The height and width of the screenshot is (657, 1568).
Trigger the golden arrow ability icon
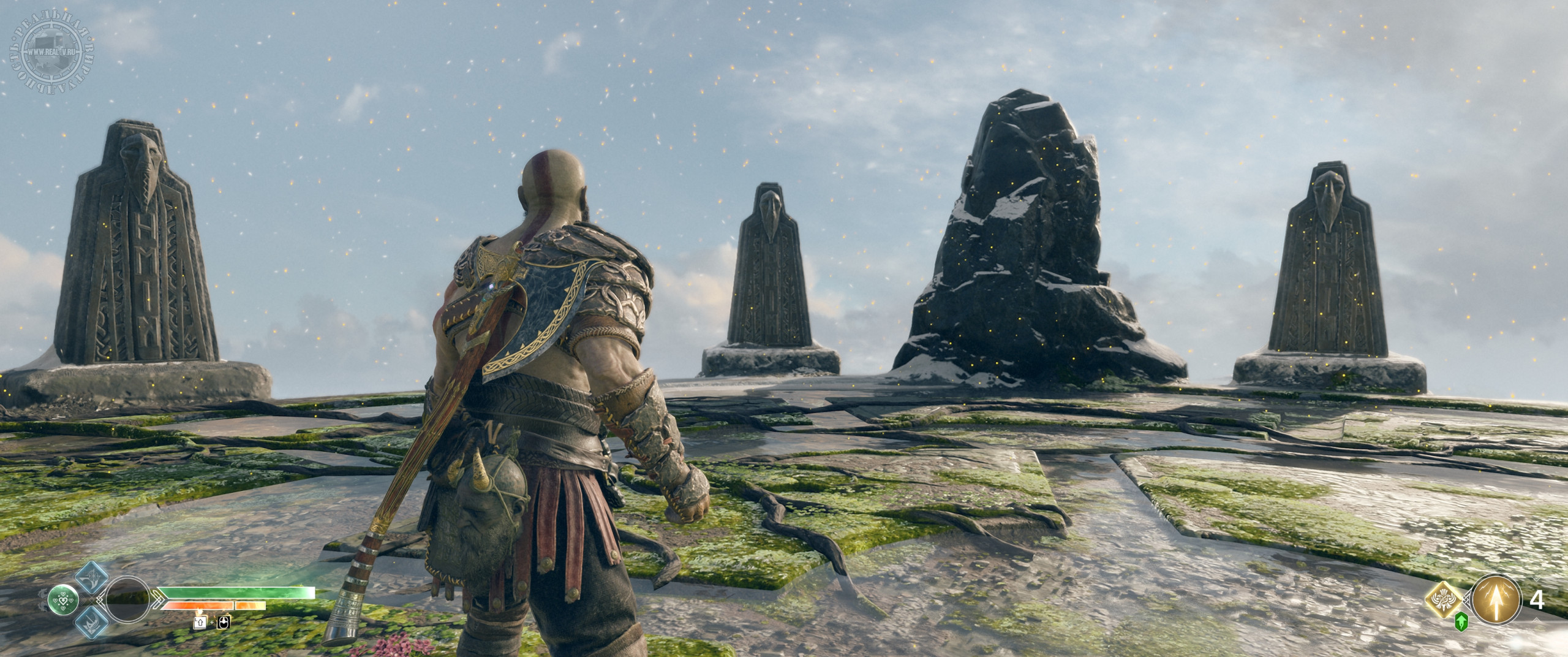1495,600
